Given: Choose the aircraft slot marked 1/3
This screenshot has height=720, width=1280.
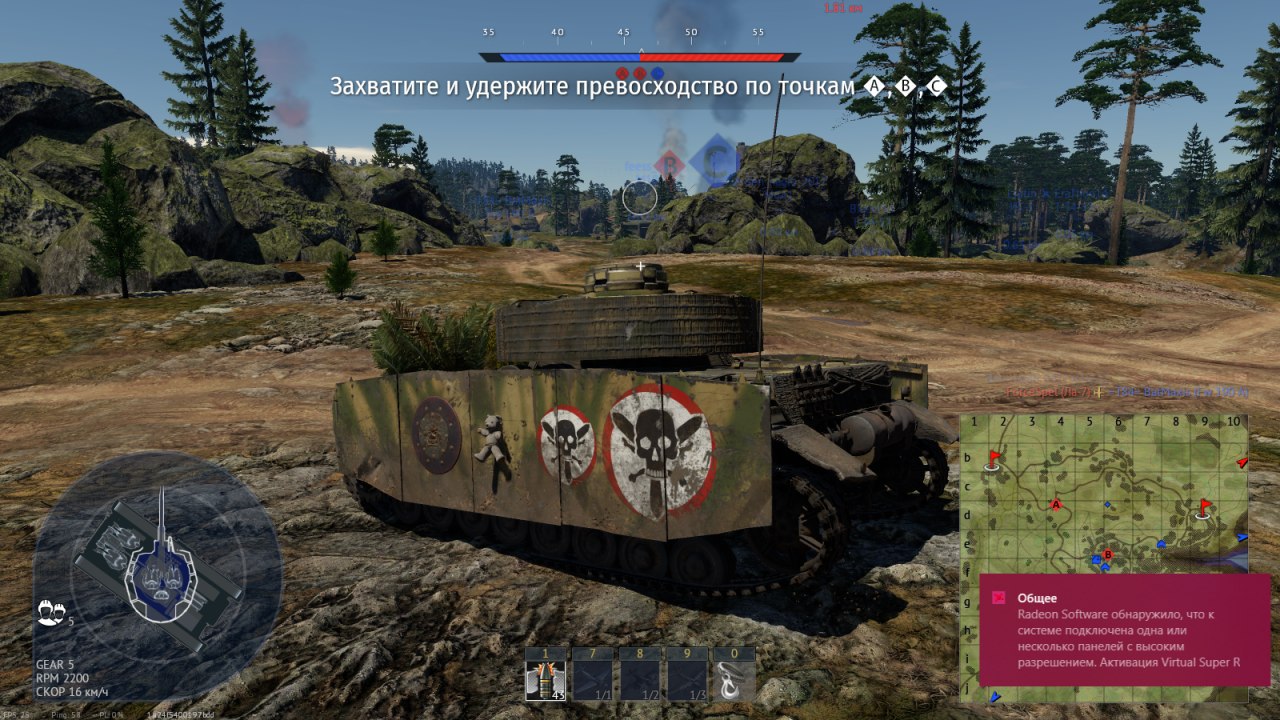Looking at the screenshot, I should (x=687, y=680).
